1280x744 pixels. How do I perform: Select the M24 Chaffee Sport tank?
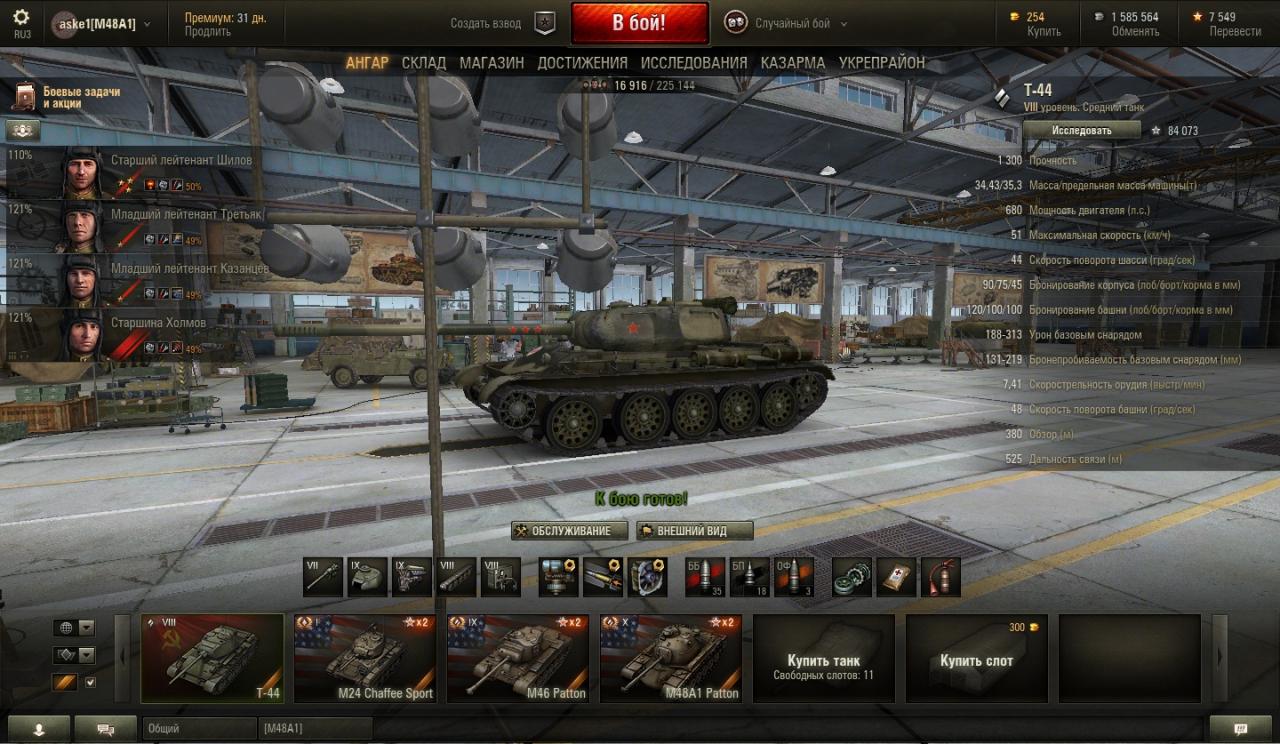click(x=365, y=658)
